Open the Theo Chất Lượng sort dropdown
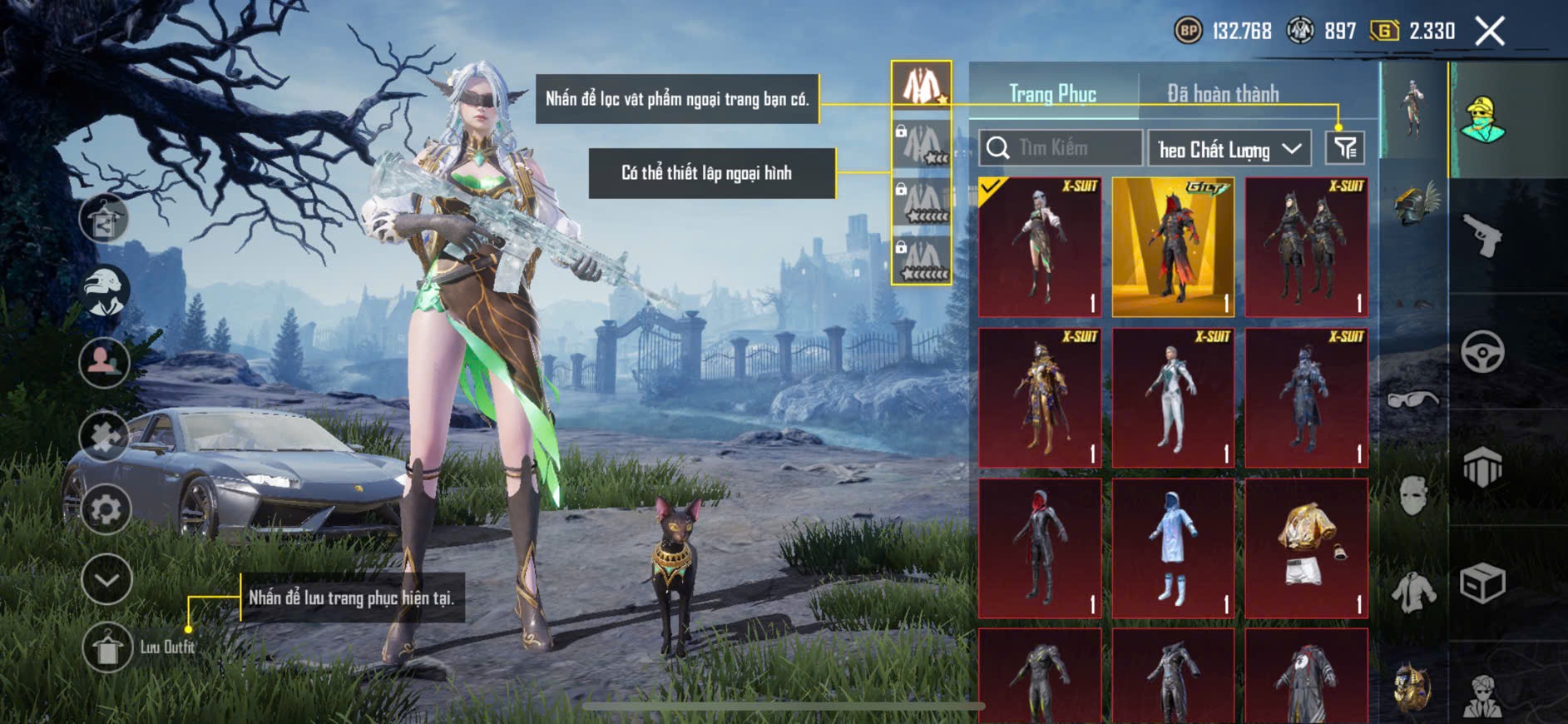 click(1229, 149)
